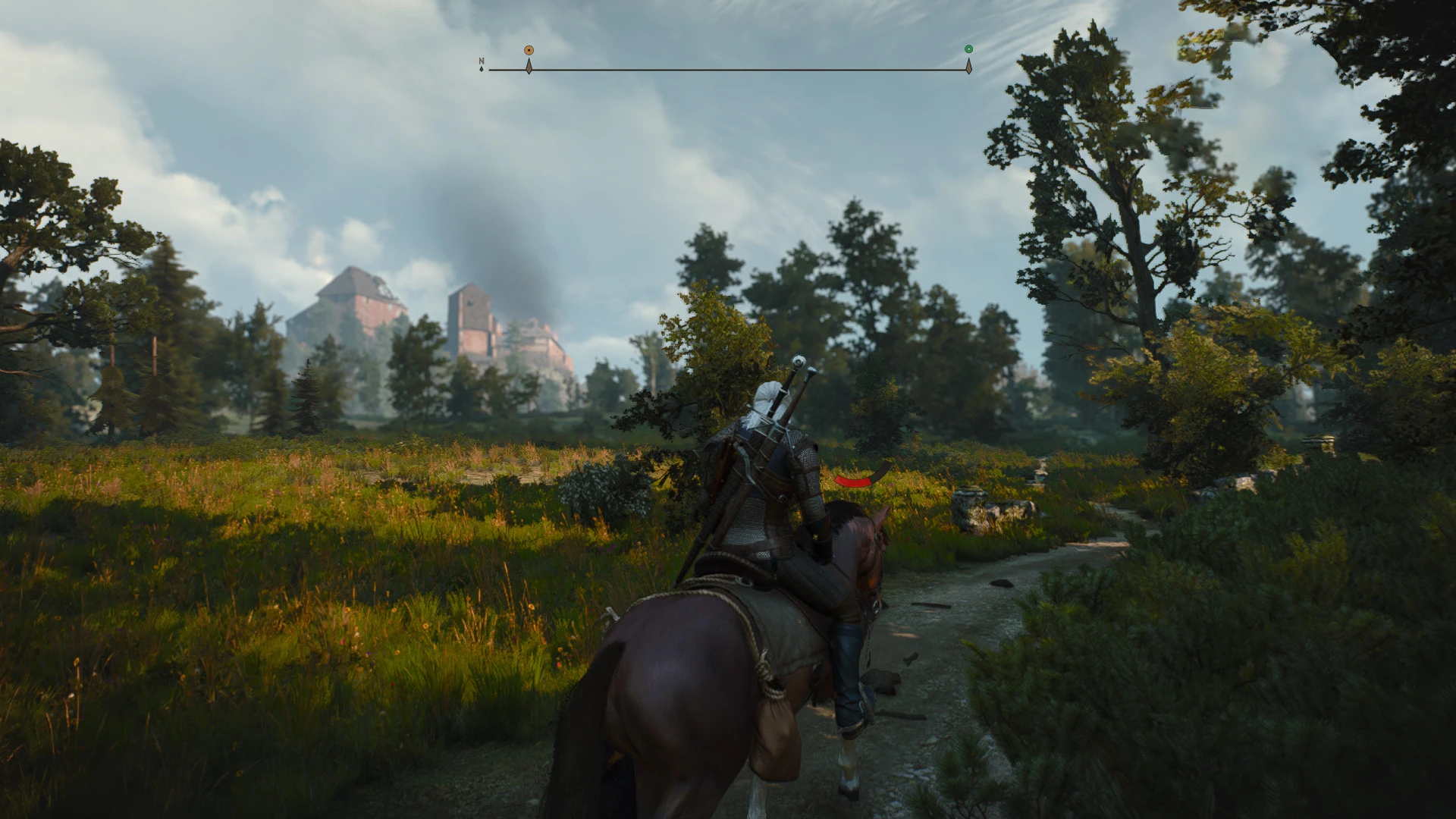The image size is (1456, 819).
Task: Click the North indicator on the compass bar
Action: (x=482, y=64)
